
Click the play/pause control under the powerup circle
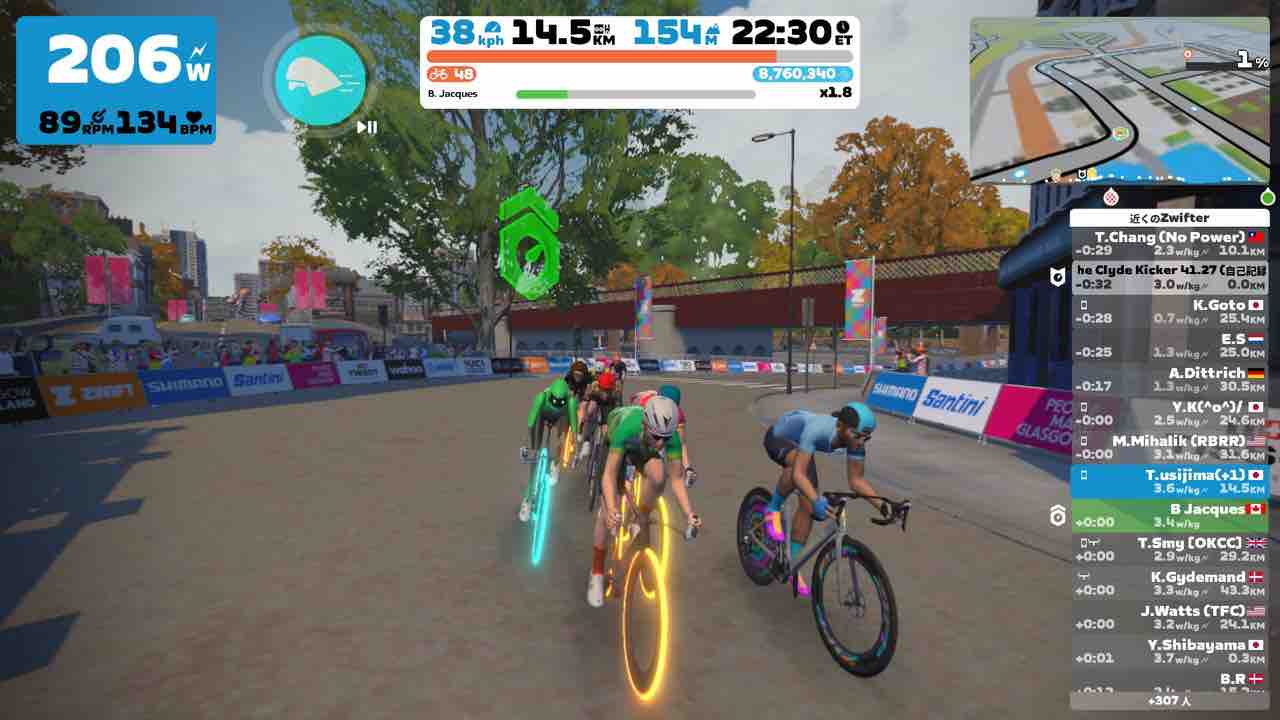364,127
